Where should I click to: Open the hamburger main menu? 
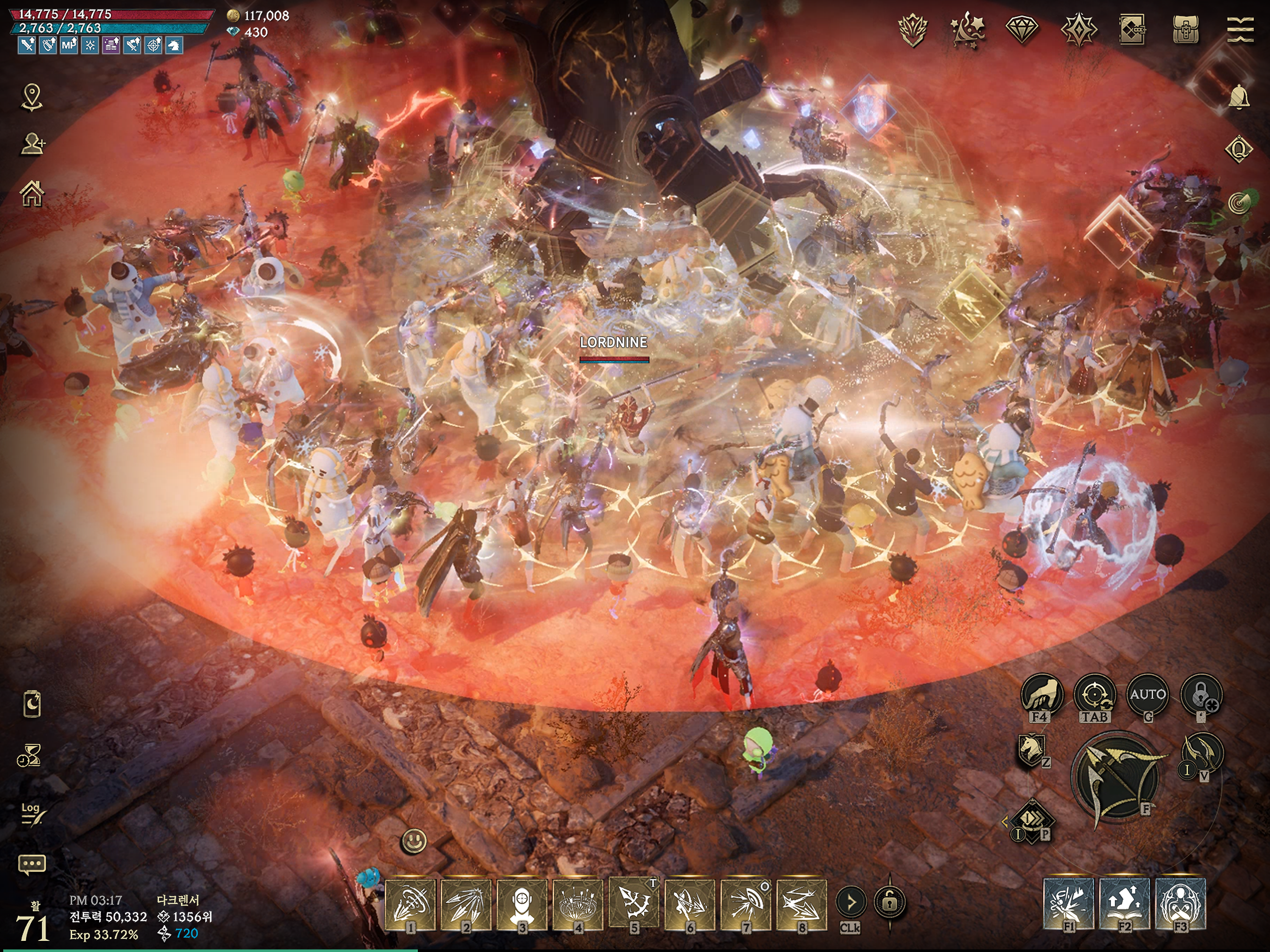click(x=1240, y=29)
